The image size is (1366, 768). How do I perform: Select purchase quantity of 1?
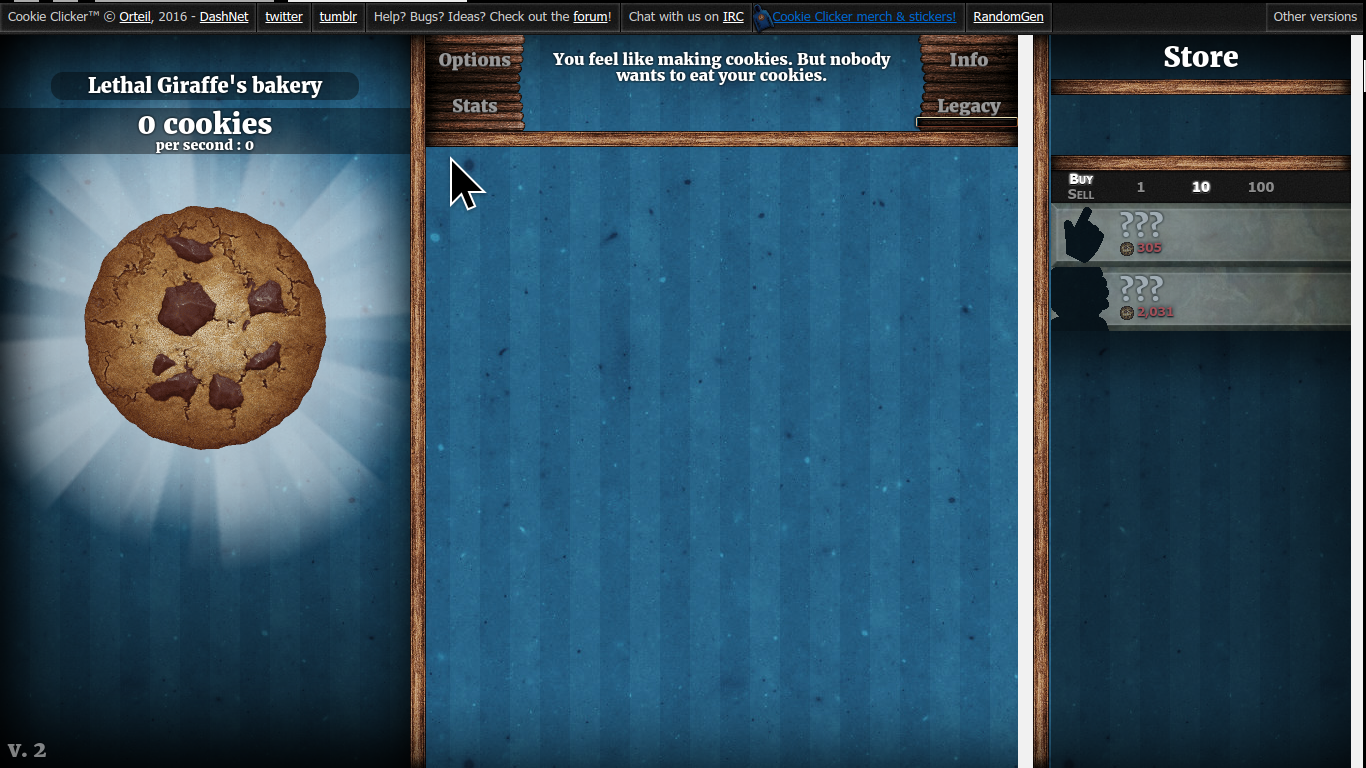(1140, 187)
